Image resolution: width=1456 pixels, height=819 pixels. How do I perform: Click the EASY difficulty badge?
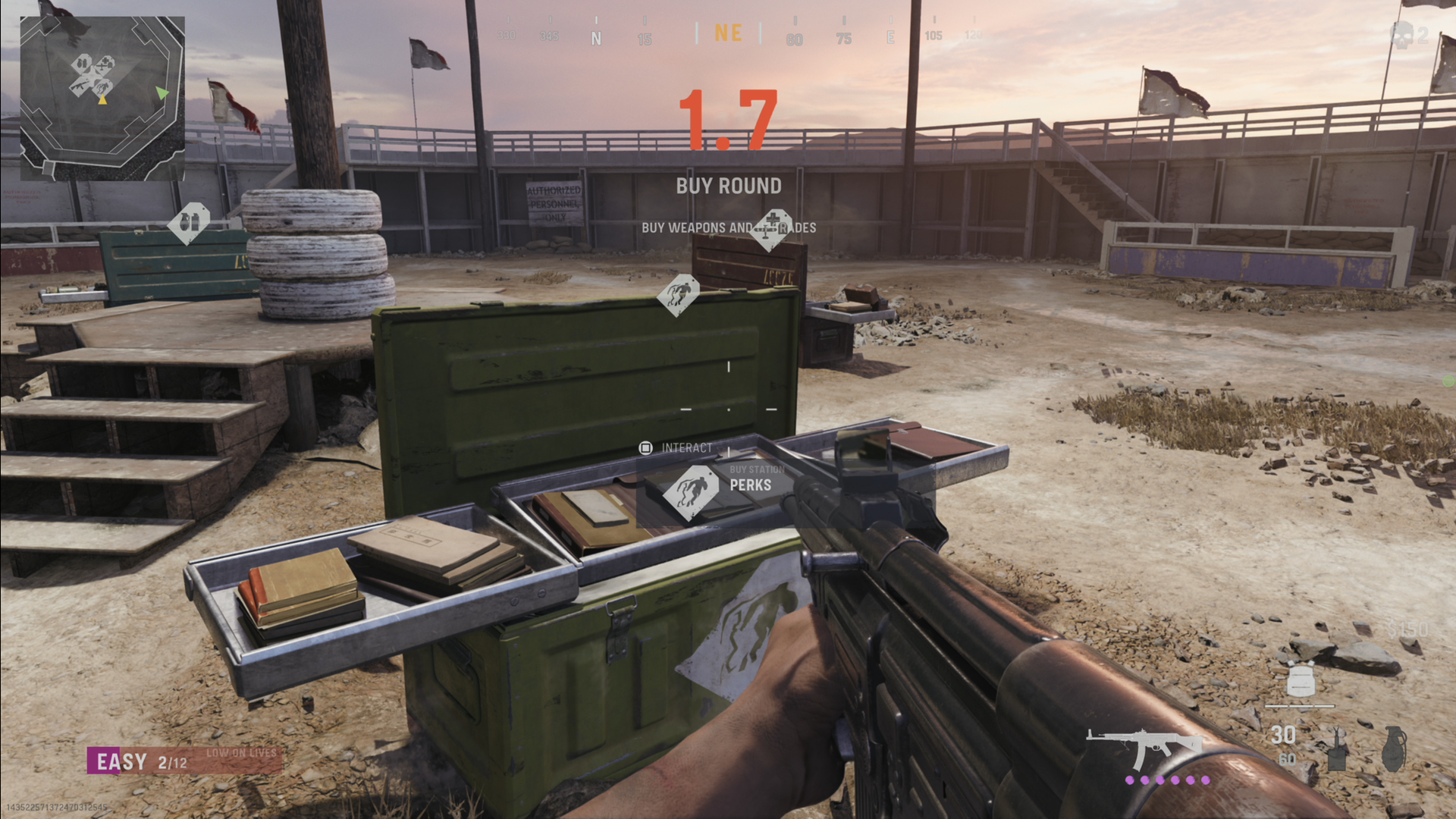point(121,761)
